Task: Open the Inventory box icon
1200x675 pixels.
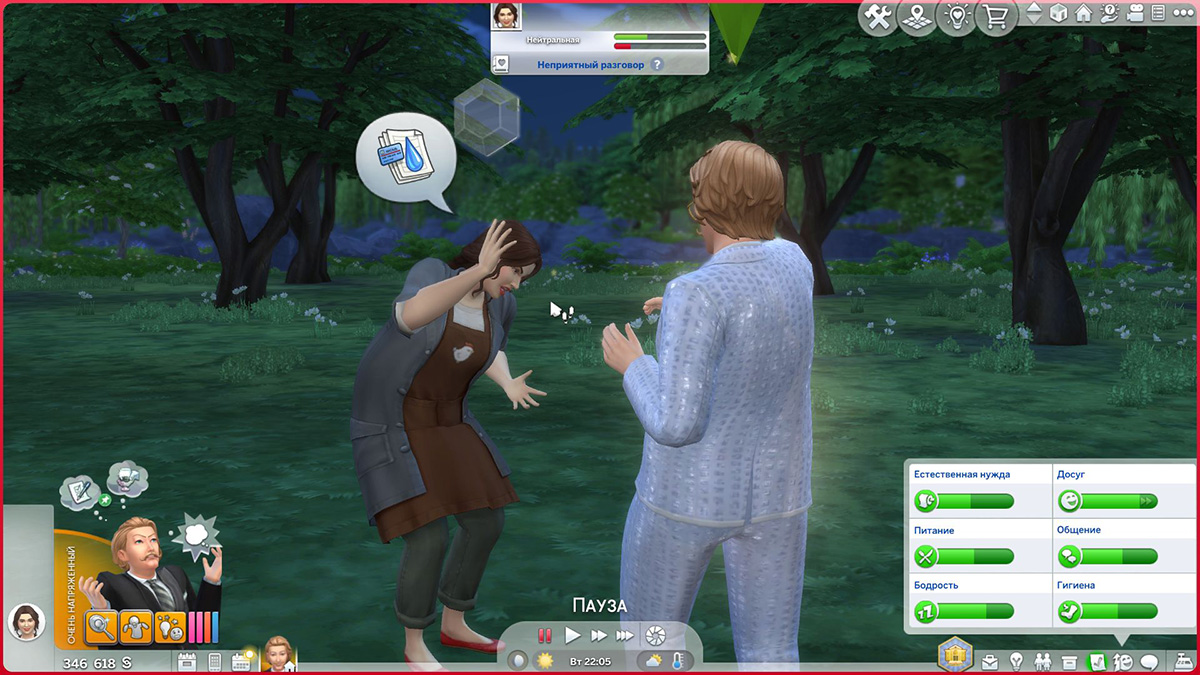Action: (1069, 661)
